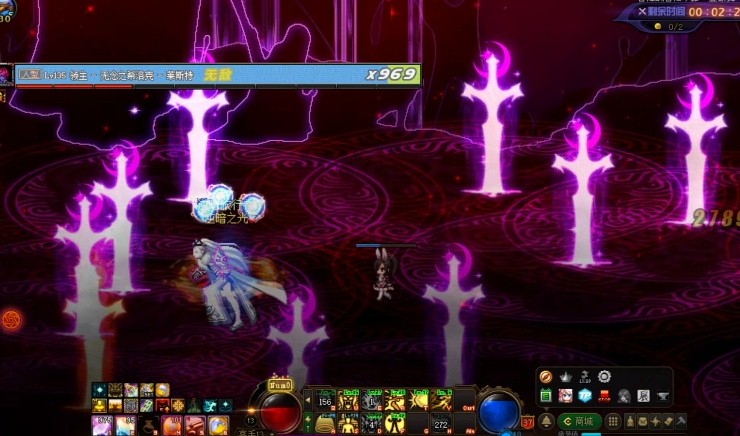
Task: Use the skill slot showing 156
Action: pos(325,401)
